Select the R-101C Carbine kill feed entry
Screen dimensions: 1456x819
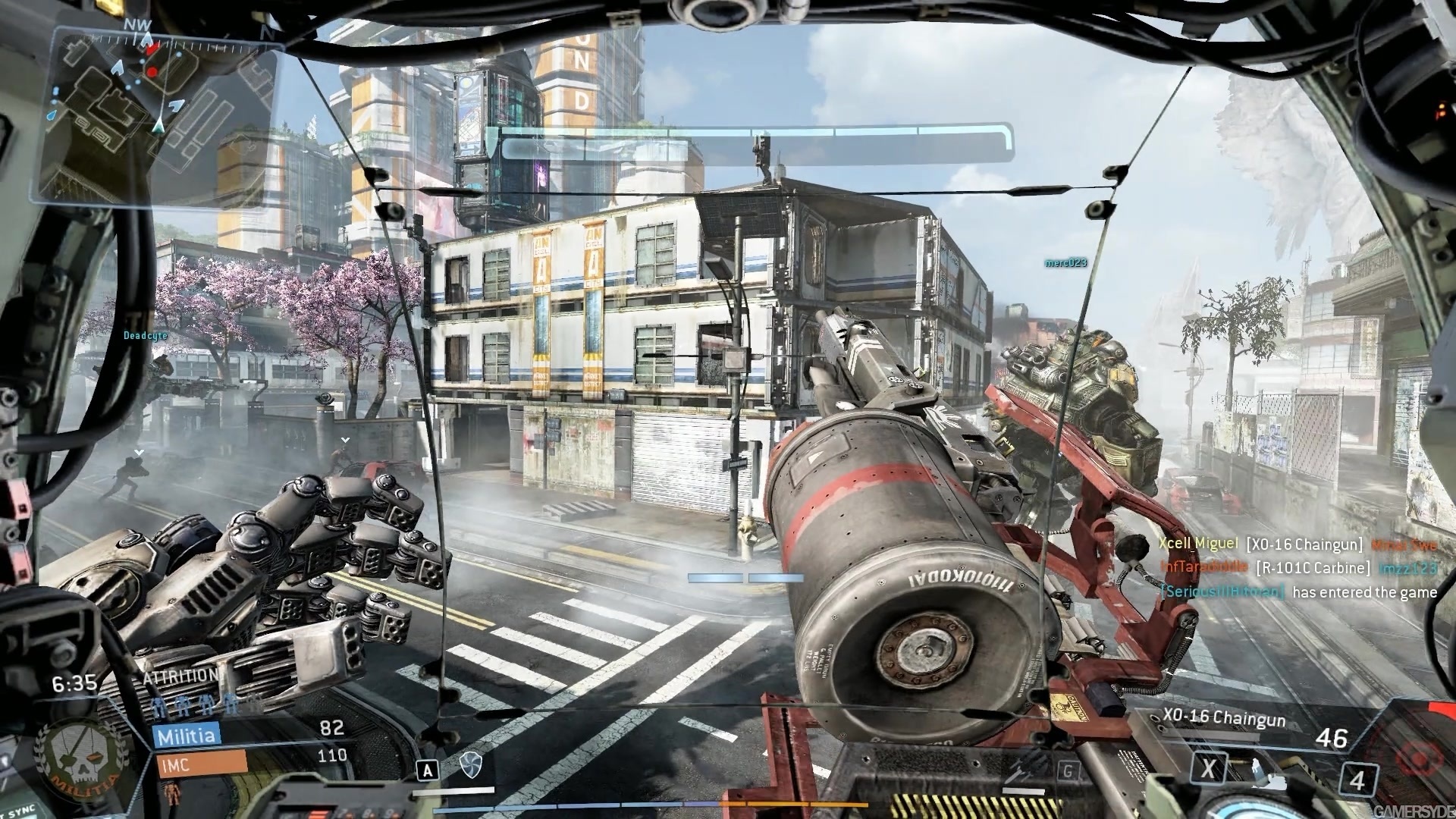1297,567
